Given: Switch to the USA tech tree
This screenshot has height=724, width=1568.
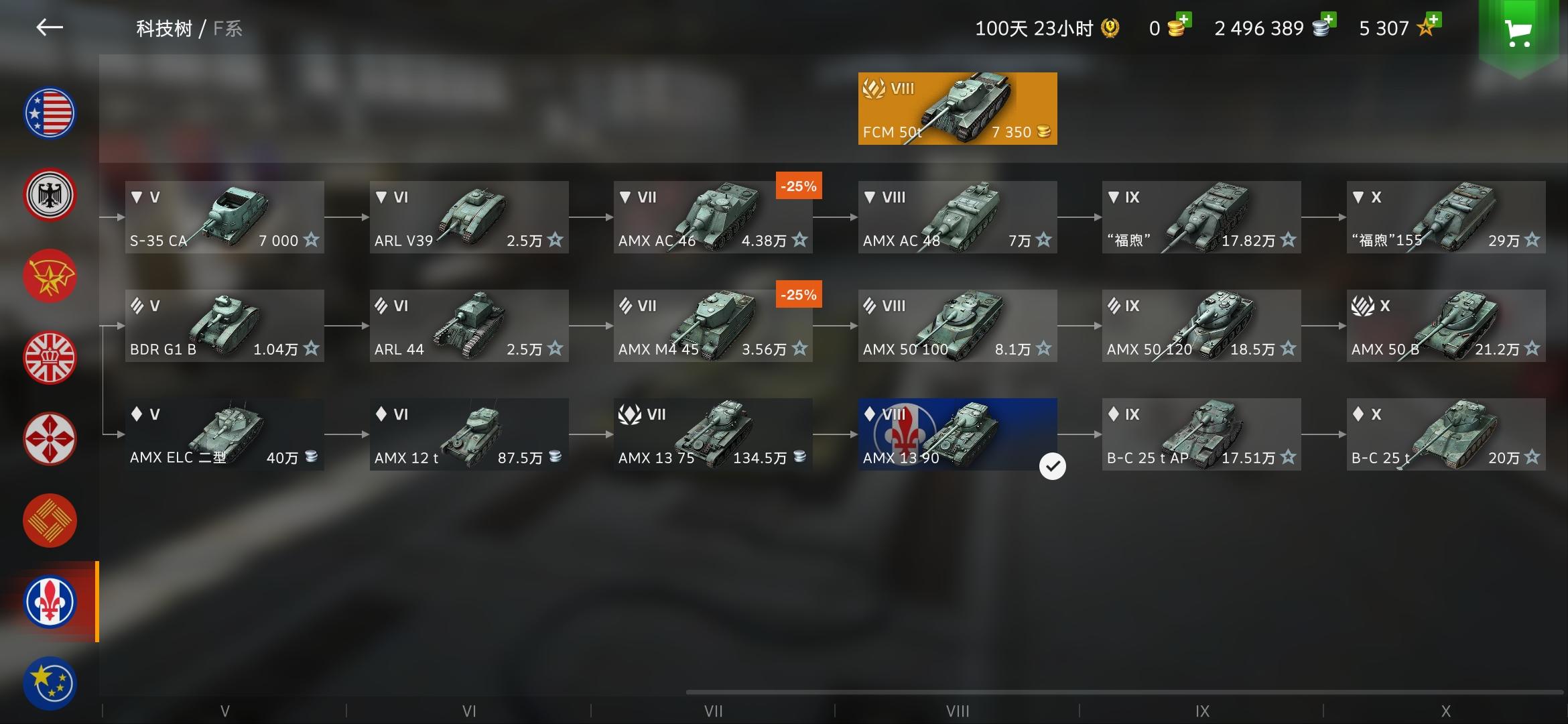Looking at the screenshot, I should click(50, 113).
